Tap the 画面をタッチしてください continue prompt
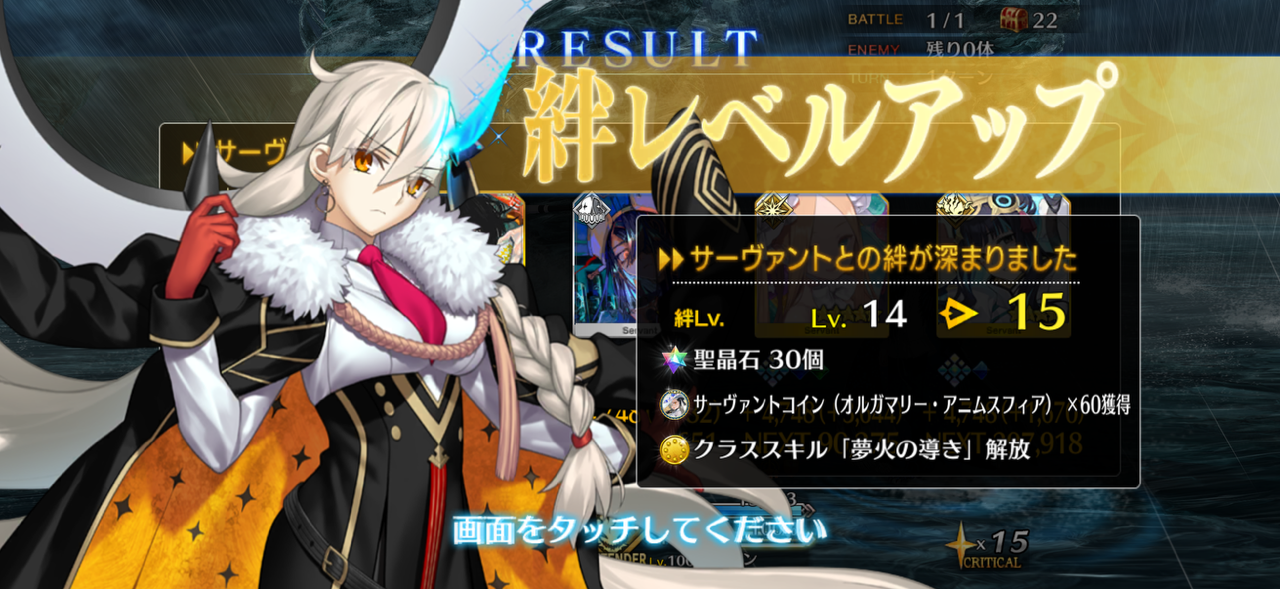Viewport: 1280px width, 589px height. point(640,529)
